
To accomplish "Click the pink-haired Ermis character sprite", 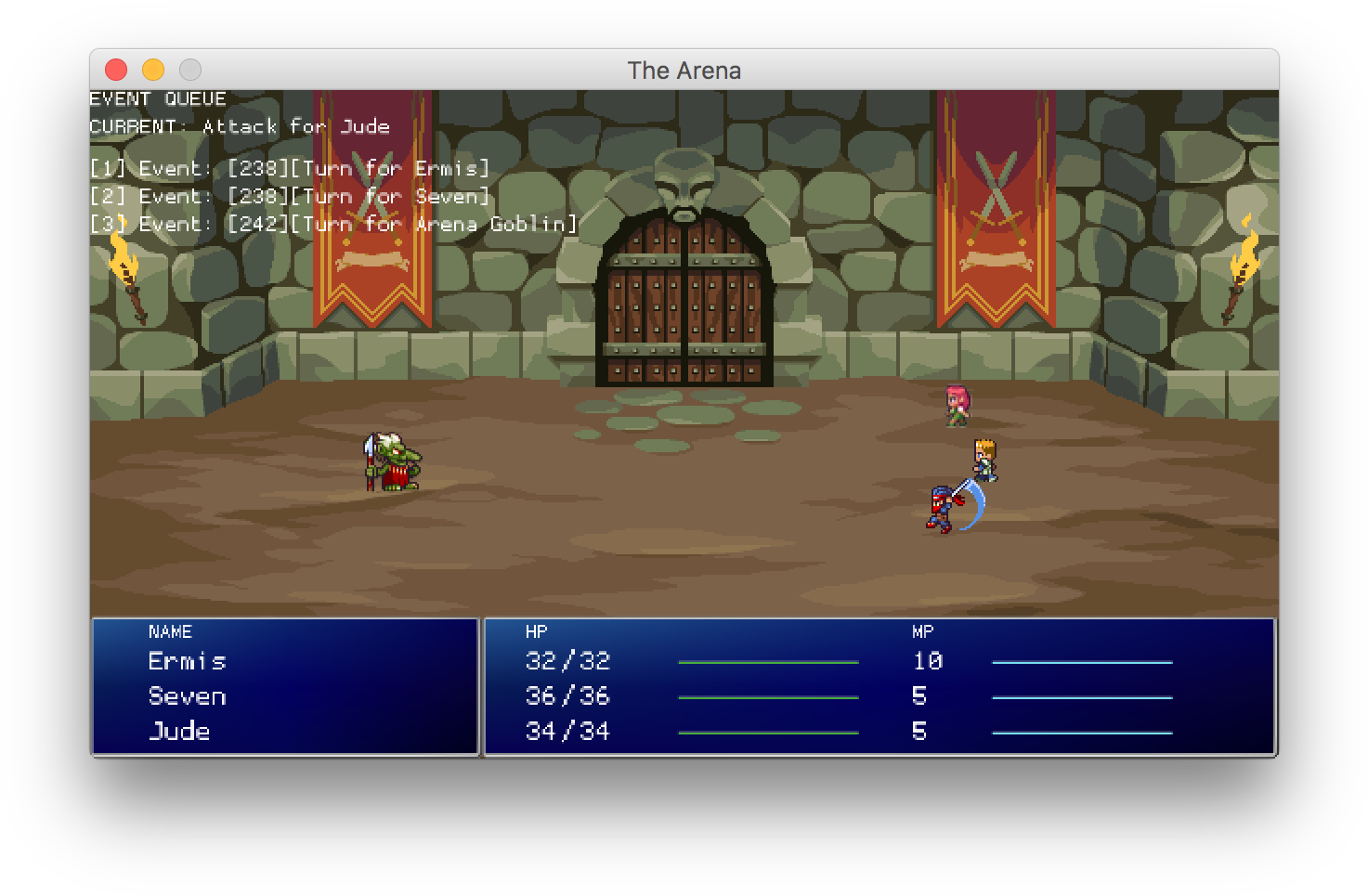I will tap(957, 404).
